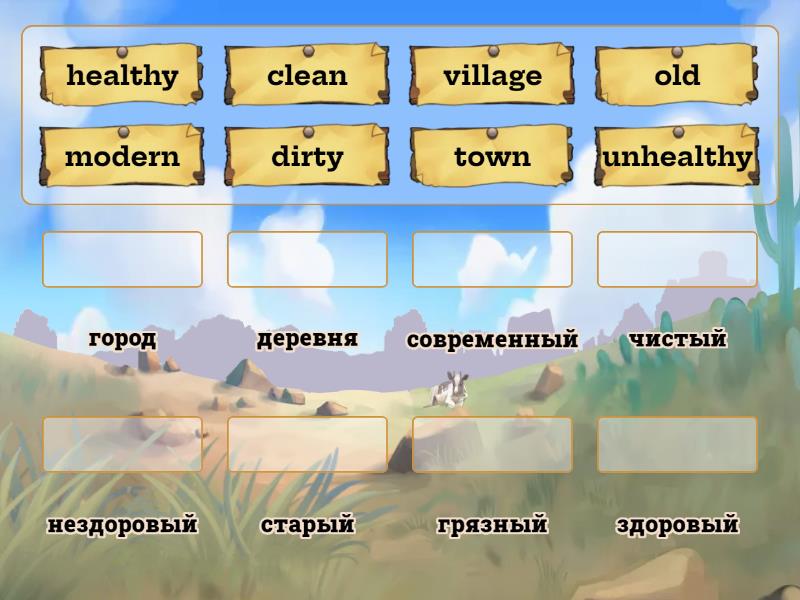The height and width of the screenshot is (600, 800).
Task: Pick the "clean" word tile
Action: (x=307, y=75)
